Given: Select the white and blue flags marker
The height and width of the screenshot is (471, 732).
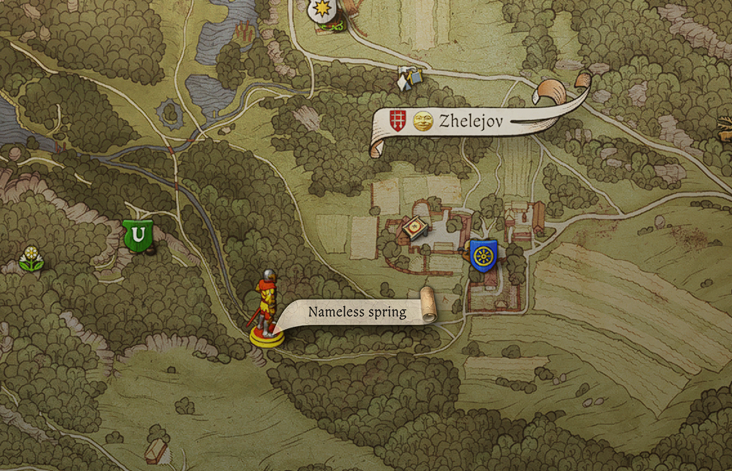Looking at the screenshot, I should (406, 77).
